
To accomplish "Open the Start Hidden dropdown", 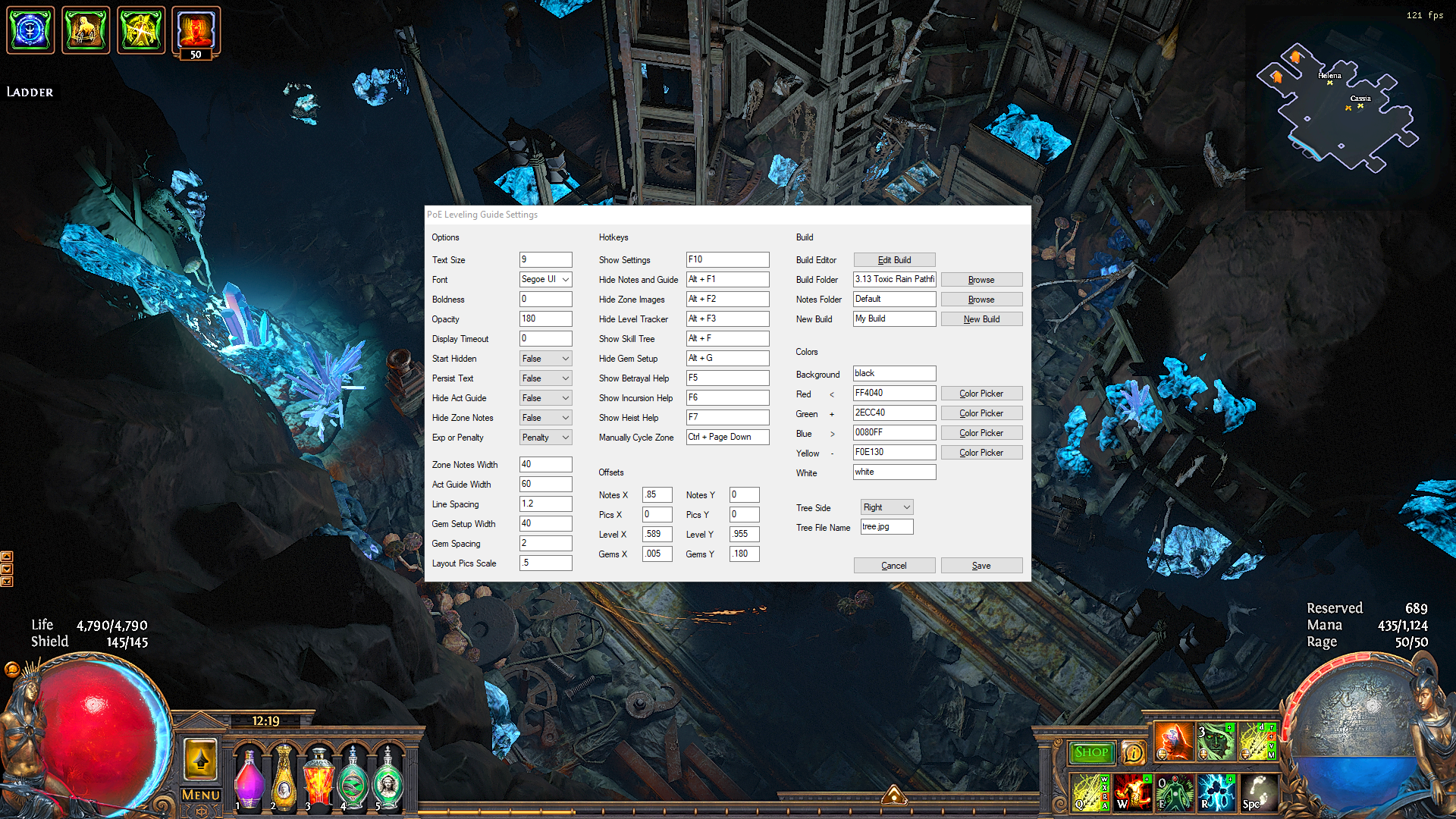I will point(545,359).
